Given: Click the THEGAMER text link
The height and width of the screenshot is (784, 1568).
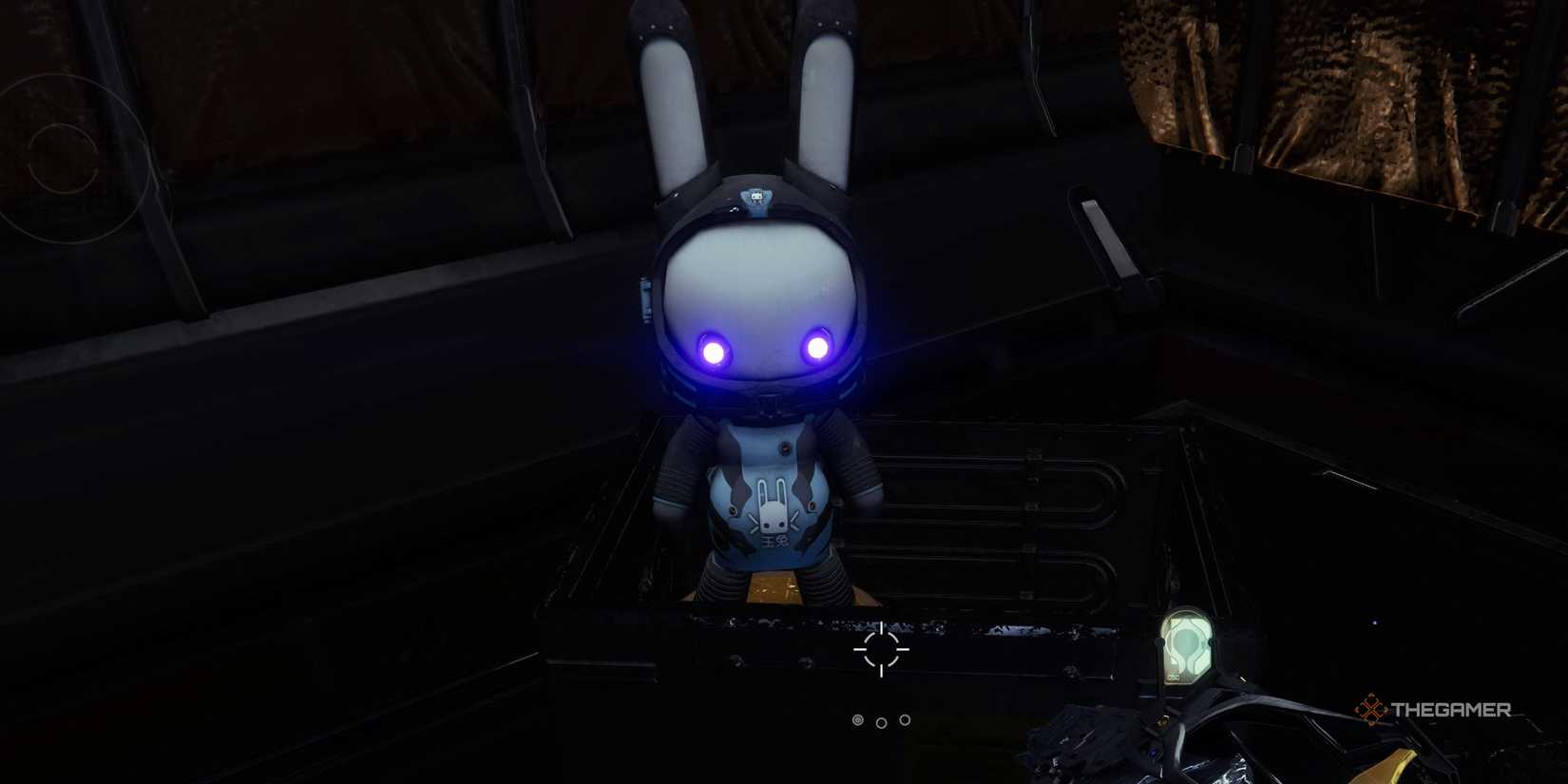Looking at the screenshot, I should click(1449, 707).
